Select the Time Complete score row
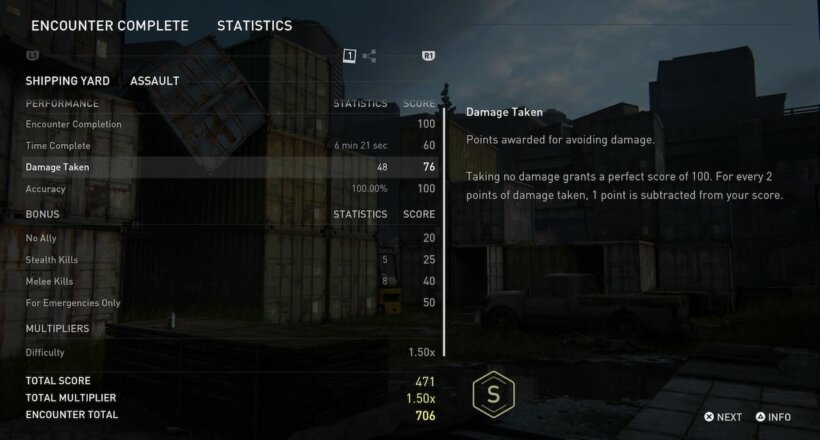The height and width of the screenshot is (440, 820). click(230, 145)
